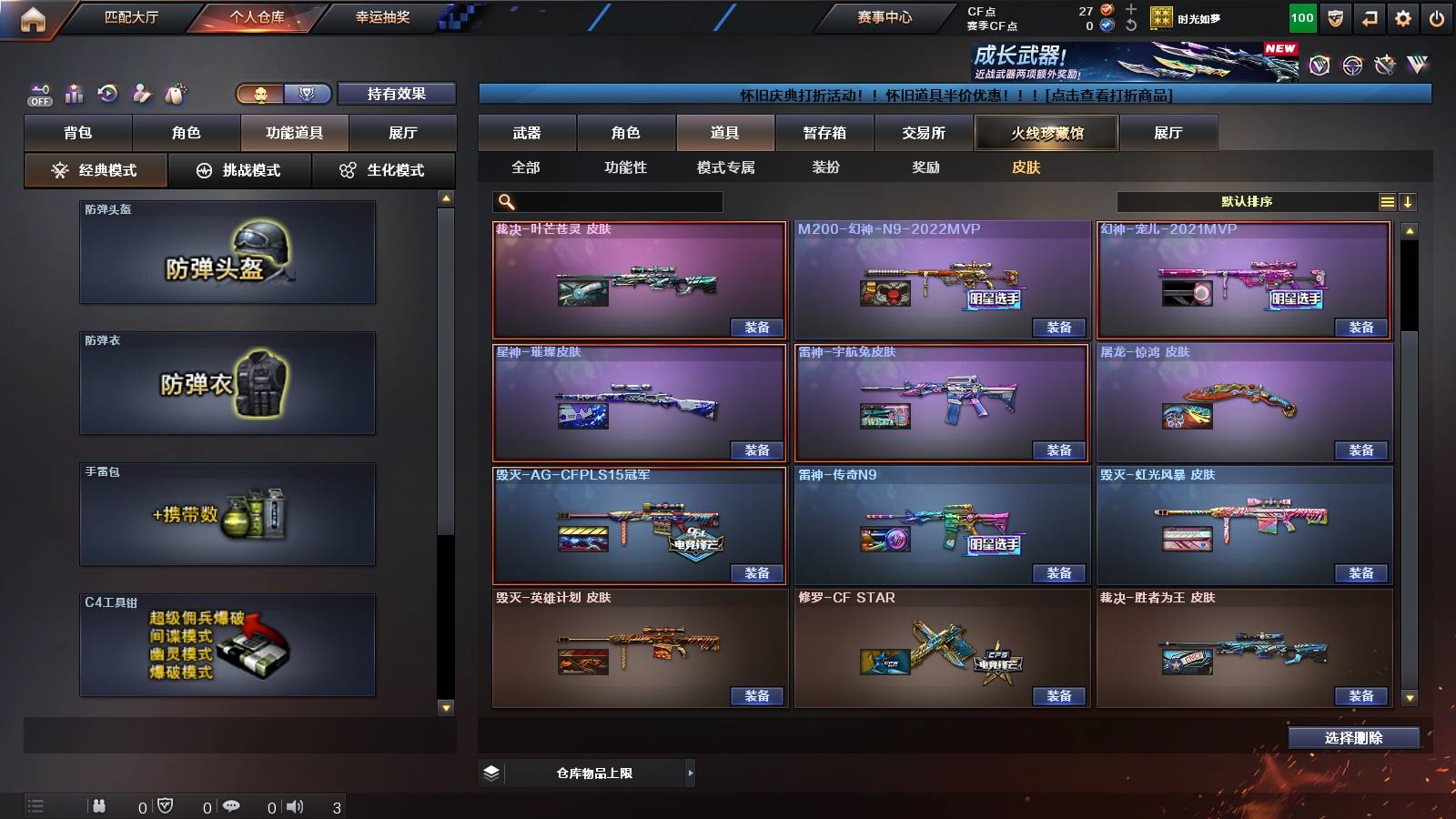Click the binoculars spectator icon in the status bar
The width and height of the screenshot is (1456, 819).
[98, 805]
